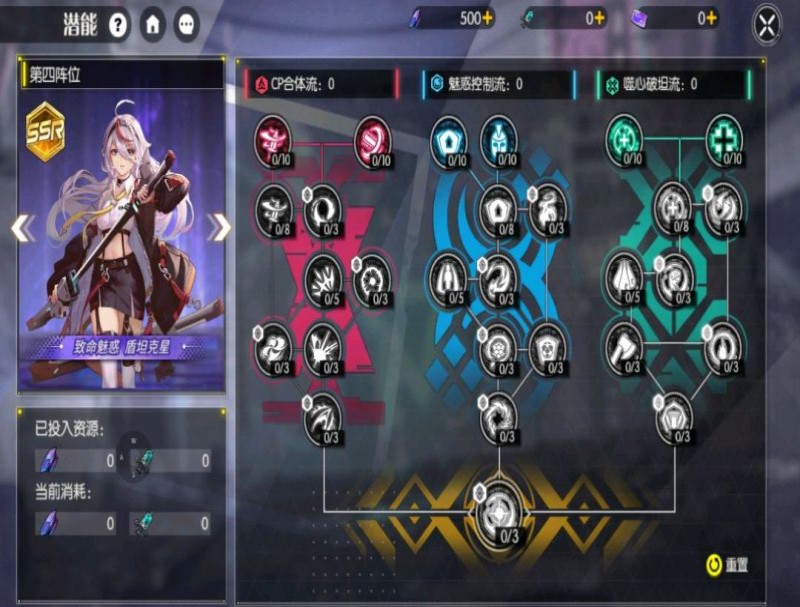This screenshot has width=800, height=607.
Task: Select the blue pentagon 0/8 node
Action: 498,208
